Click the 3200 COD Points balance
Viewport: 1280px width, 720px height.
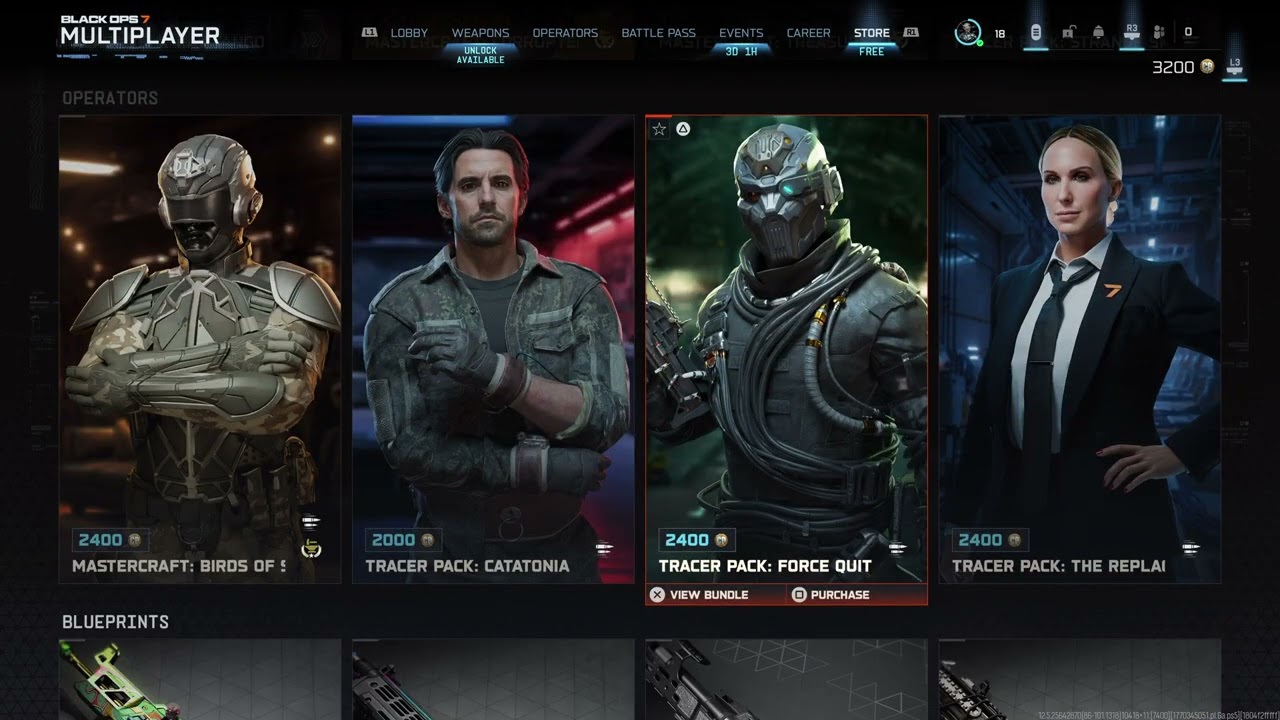click(1182, 67)
